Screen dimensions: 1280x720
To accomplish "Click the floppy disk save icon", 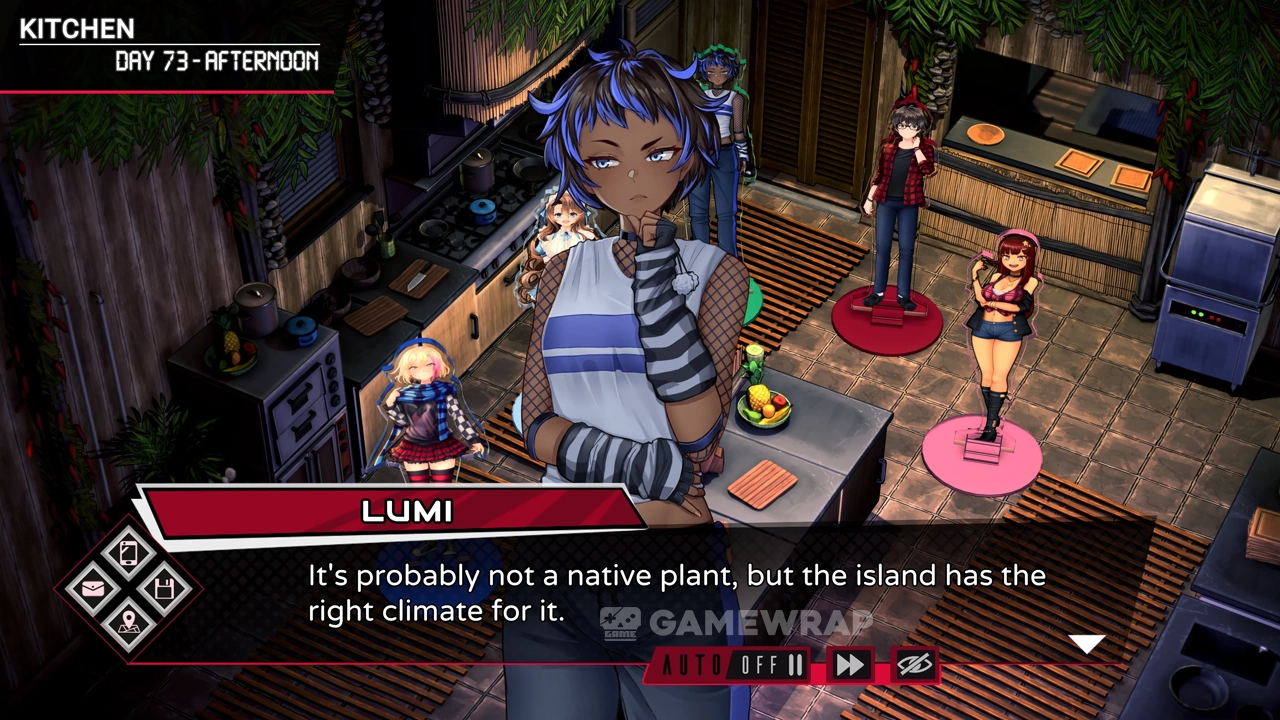I will 165,589.
